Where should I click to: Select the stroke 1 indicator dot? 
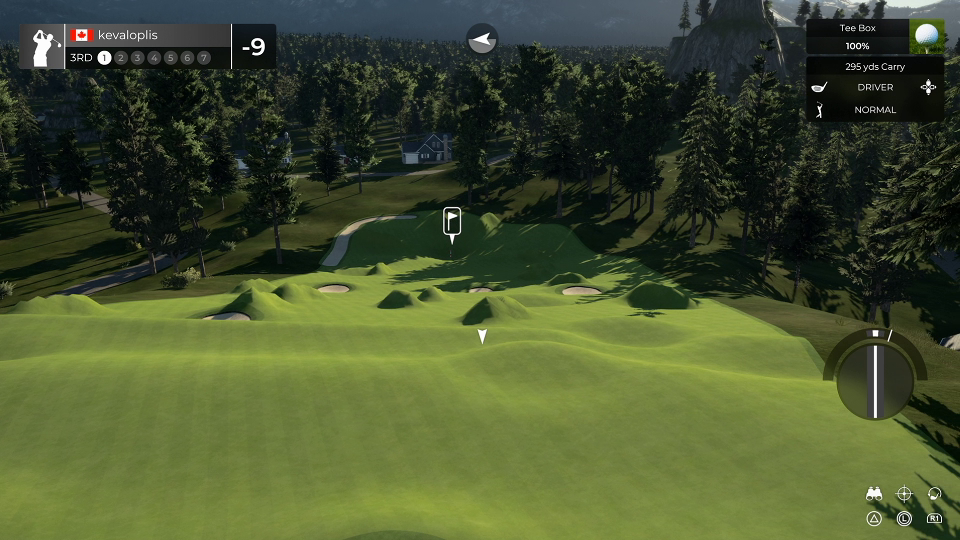click(104, 58)
